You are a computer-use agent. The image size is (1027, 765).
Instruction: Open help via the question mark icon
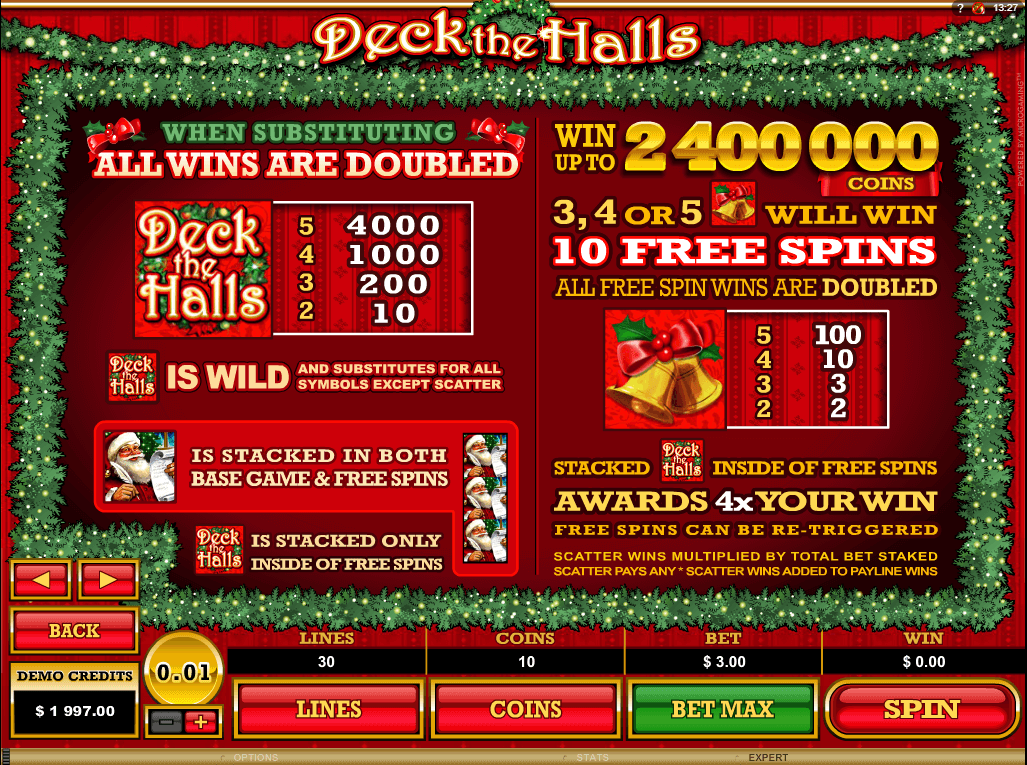tap(960, 8)
